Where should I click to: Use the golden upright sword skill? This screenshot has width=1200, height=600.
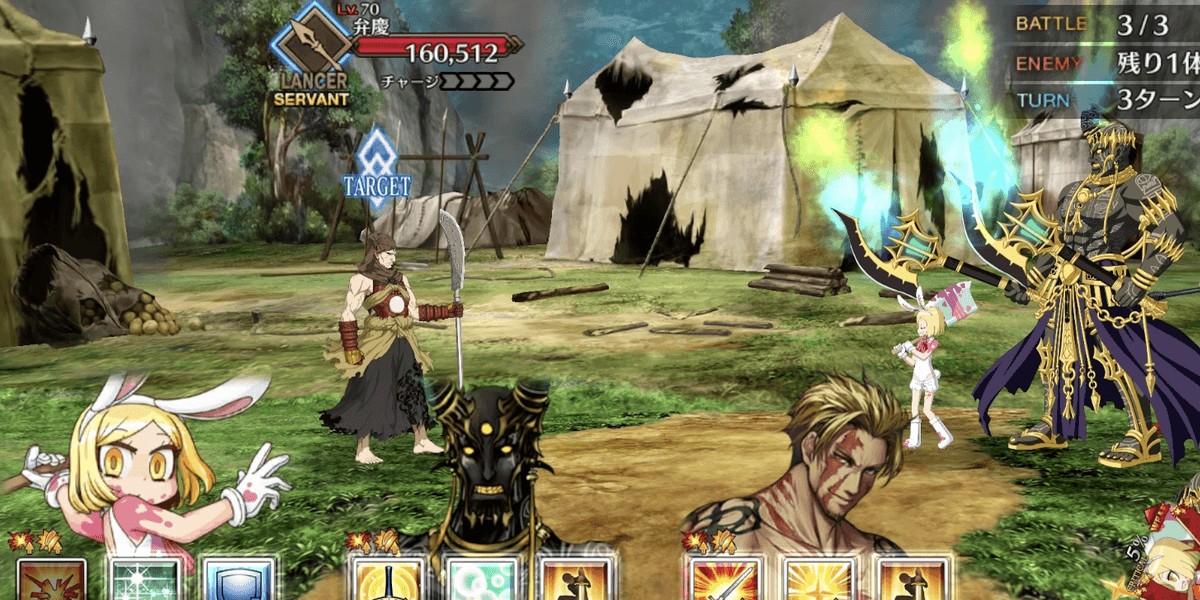[386, 581]
